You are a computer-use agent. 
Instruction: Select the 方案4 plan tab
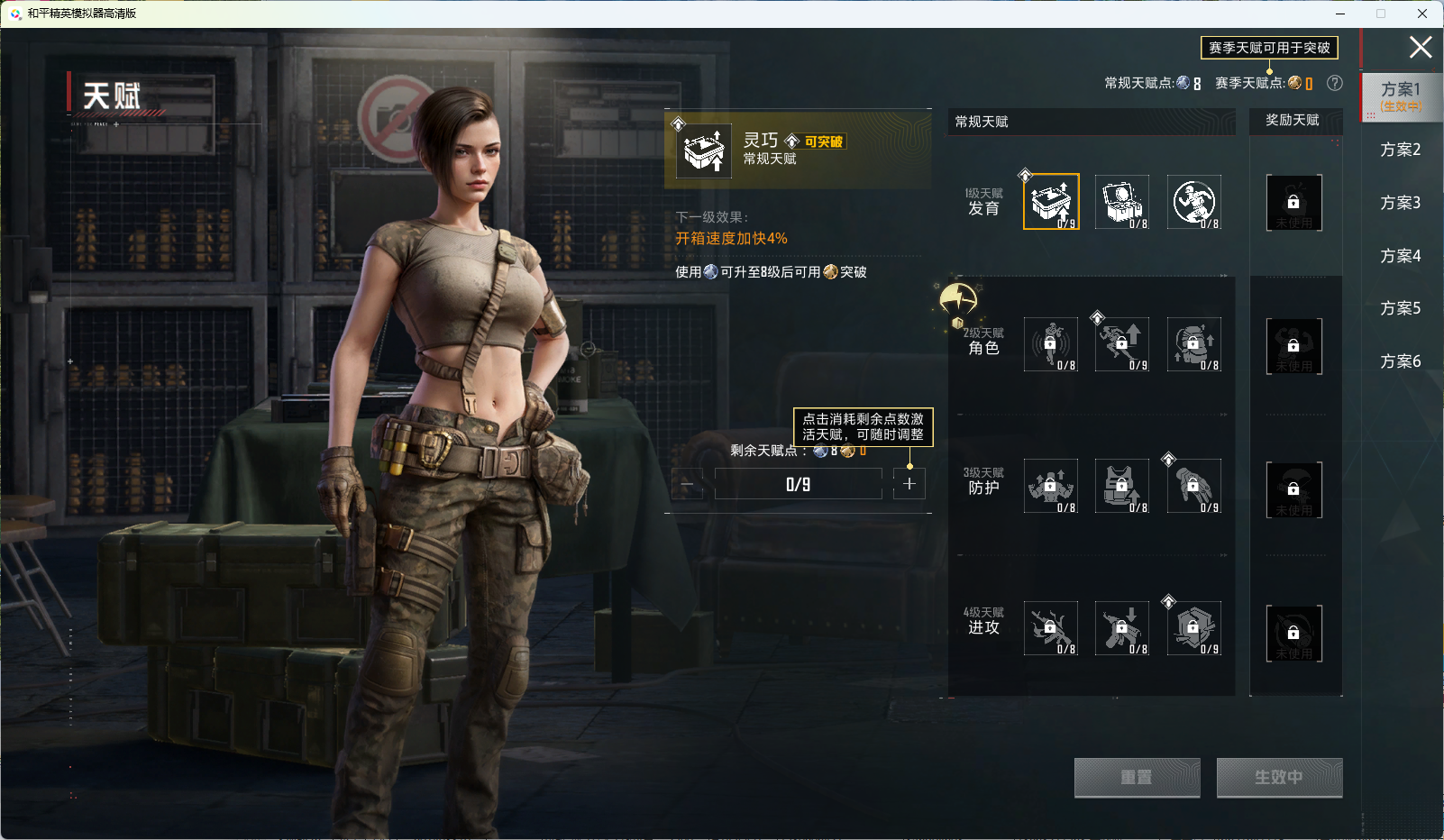pyautogui.click(x=1400, y=256)
